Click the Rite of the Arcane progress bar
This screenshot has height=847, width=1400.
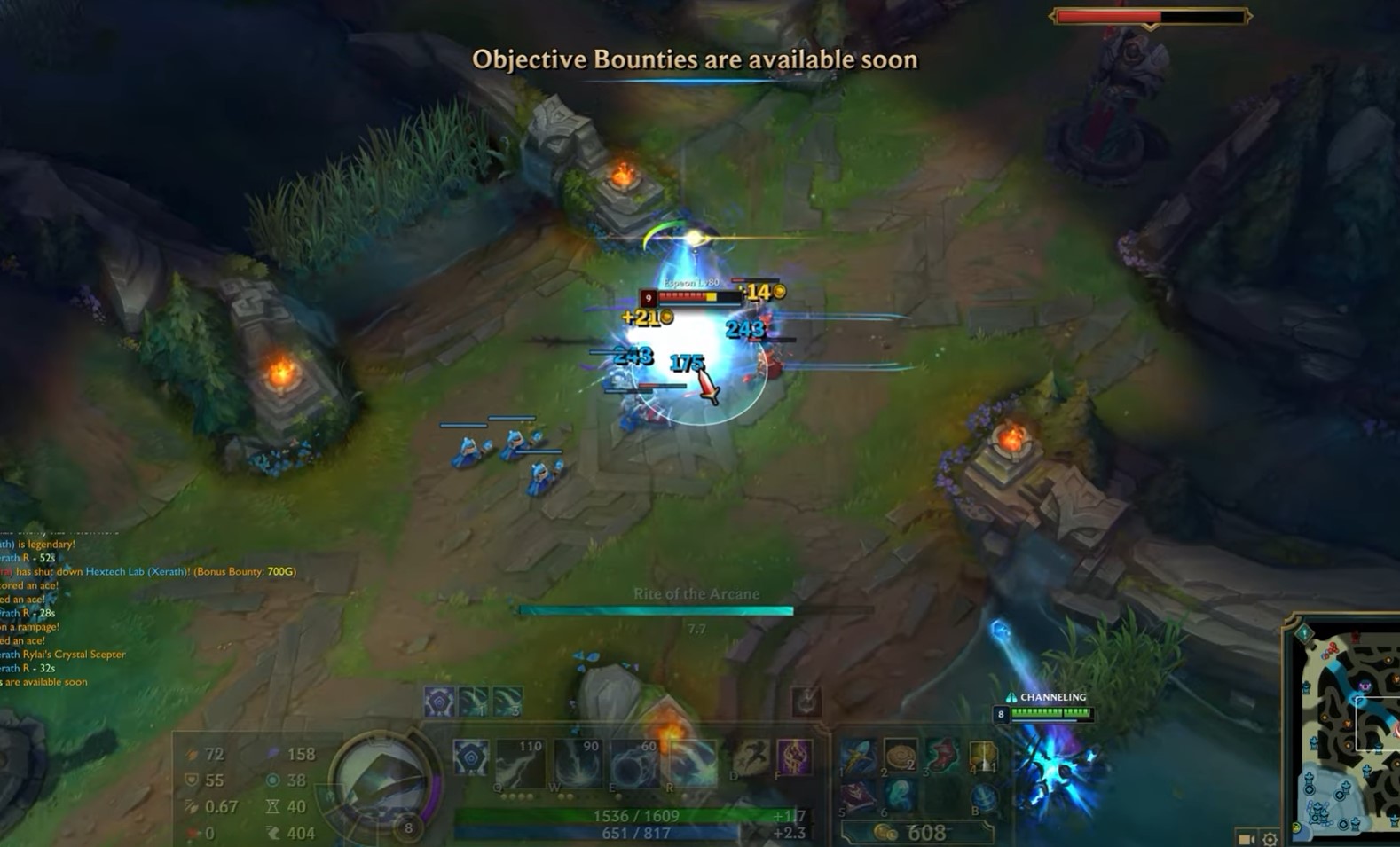click(657, 608)
